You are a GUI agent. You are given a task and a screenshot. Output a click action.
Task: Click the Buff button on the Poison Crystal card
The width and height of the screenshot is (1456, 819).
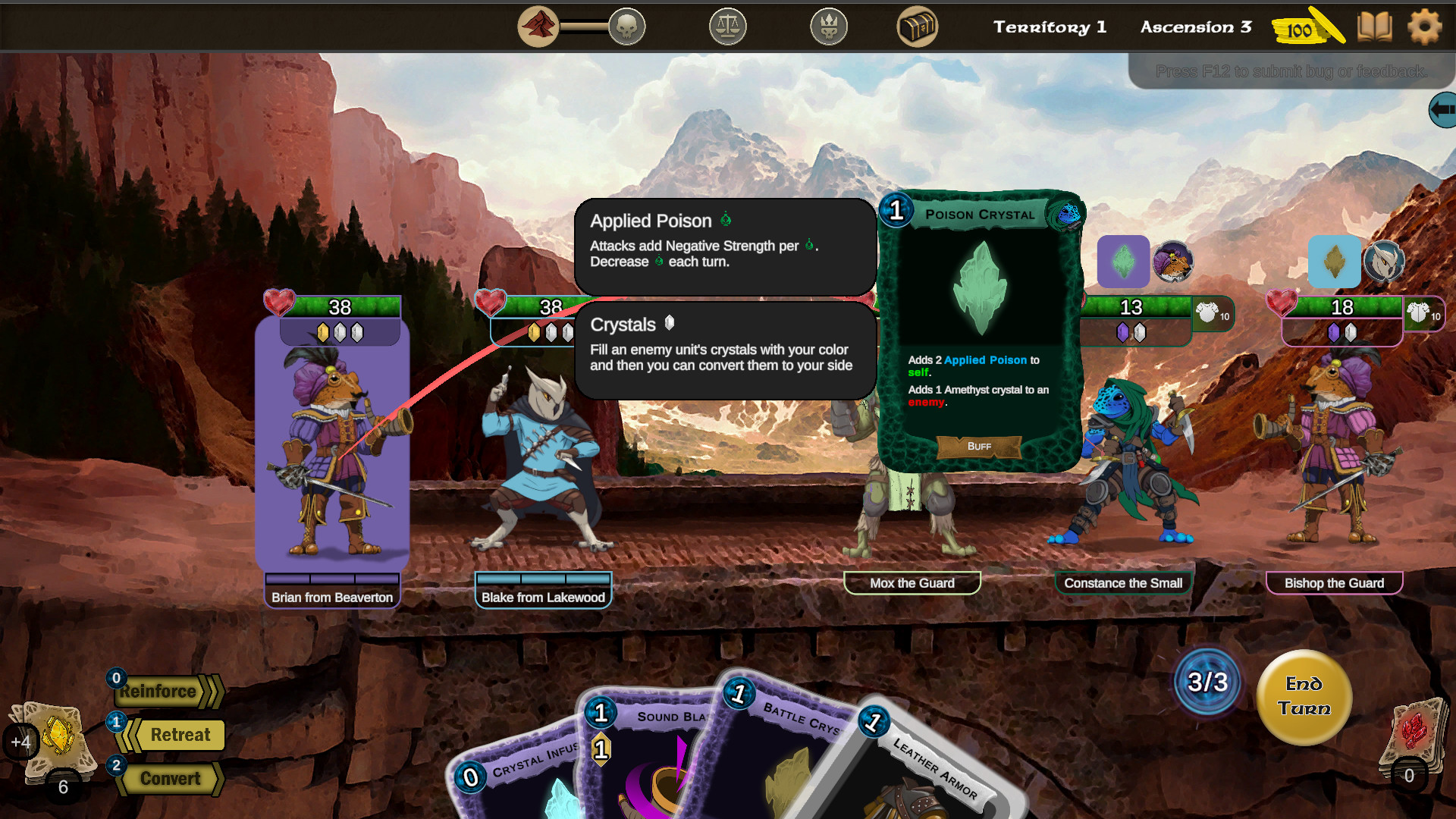coord(978,447)
